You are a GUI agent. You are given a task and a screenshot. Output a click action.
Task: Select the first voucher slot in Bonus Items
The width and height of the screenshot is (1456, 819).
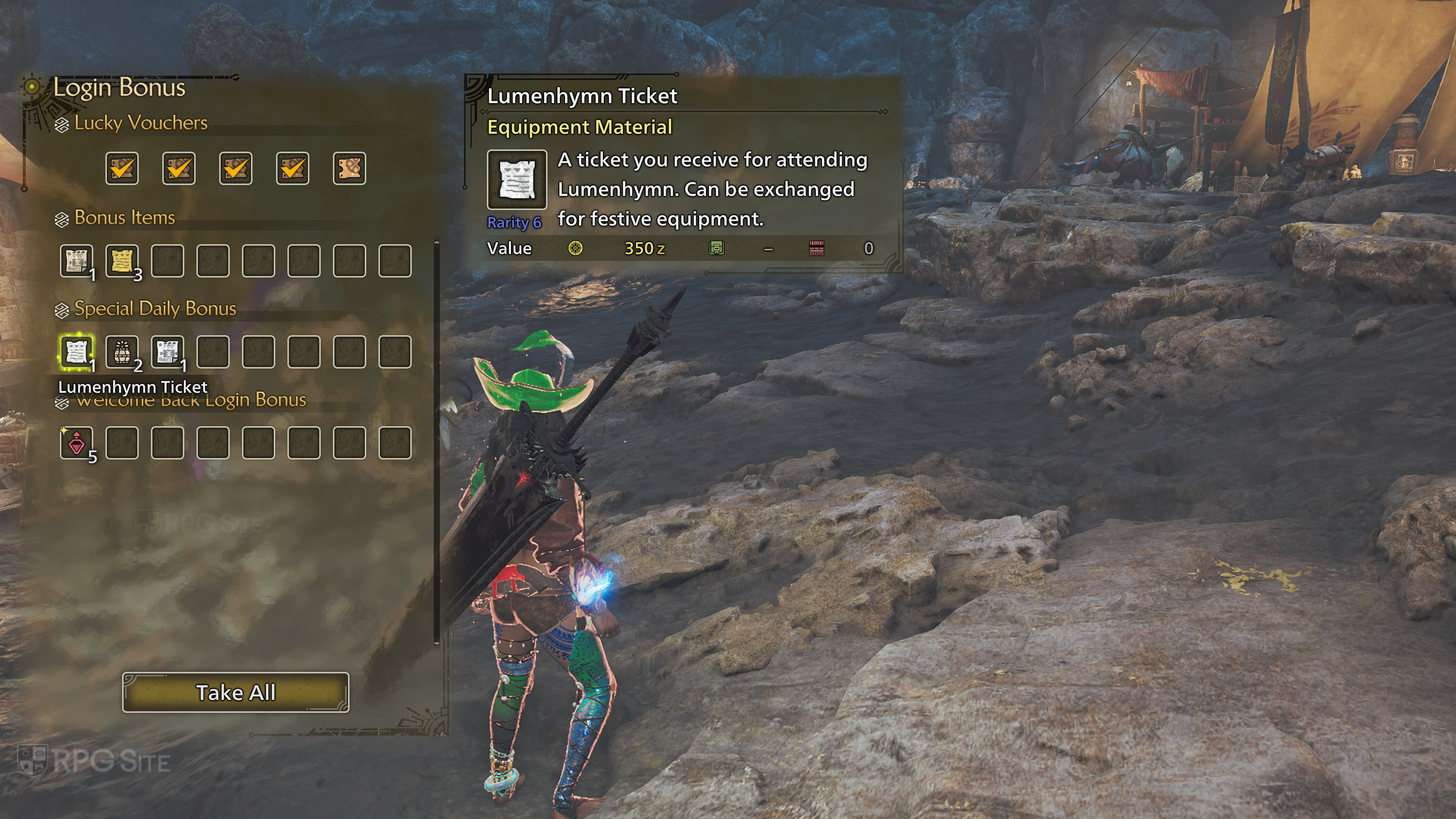pos(76,261)
